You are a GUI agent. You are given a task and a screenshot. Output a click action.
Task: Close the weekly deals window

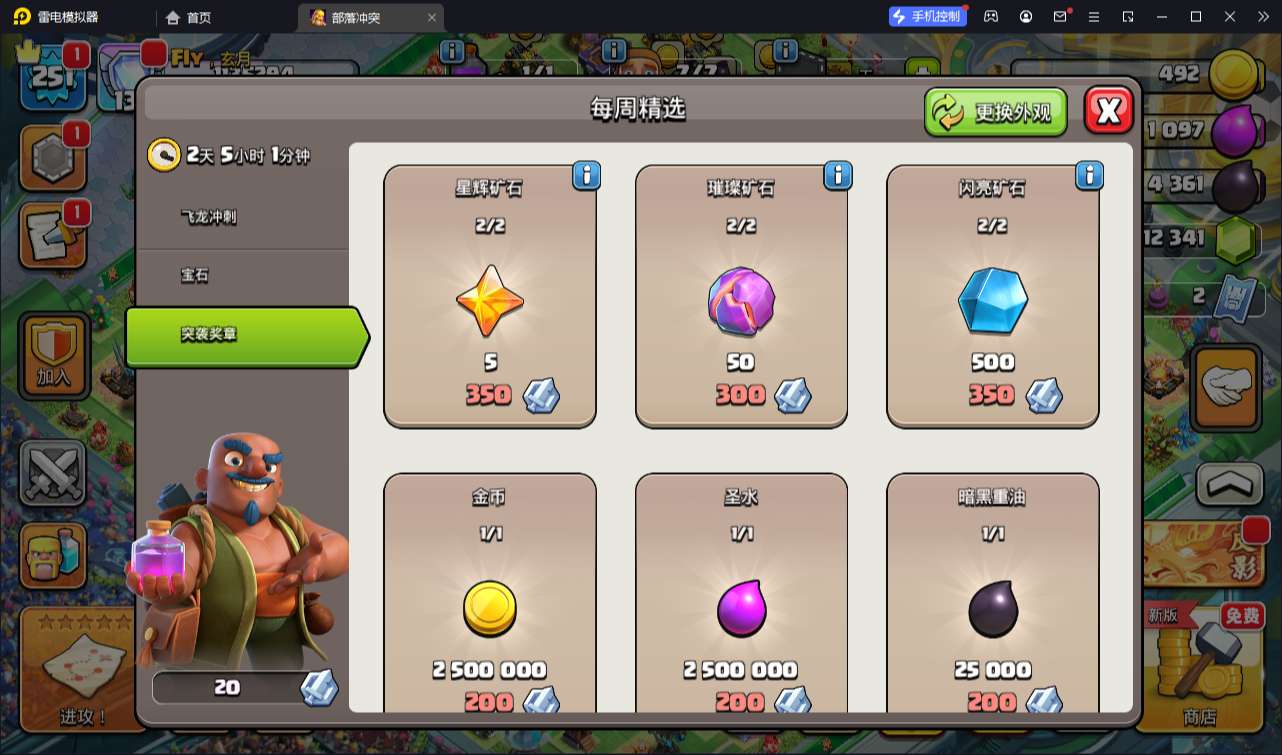tap(1108, 111)
